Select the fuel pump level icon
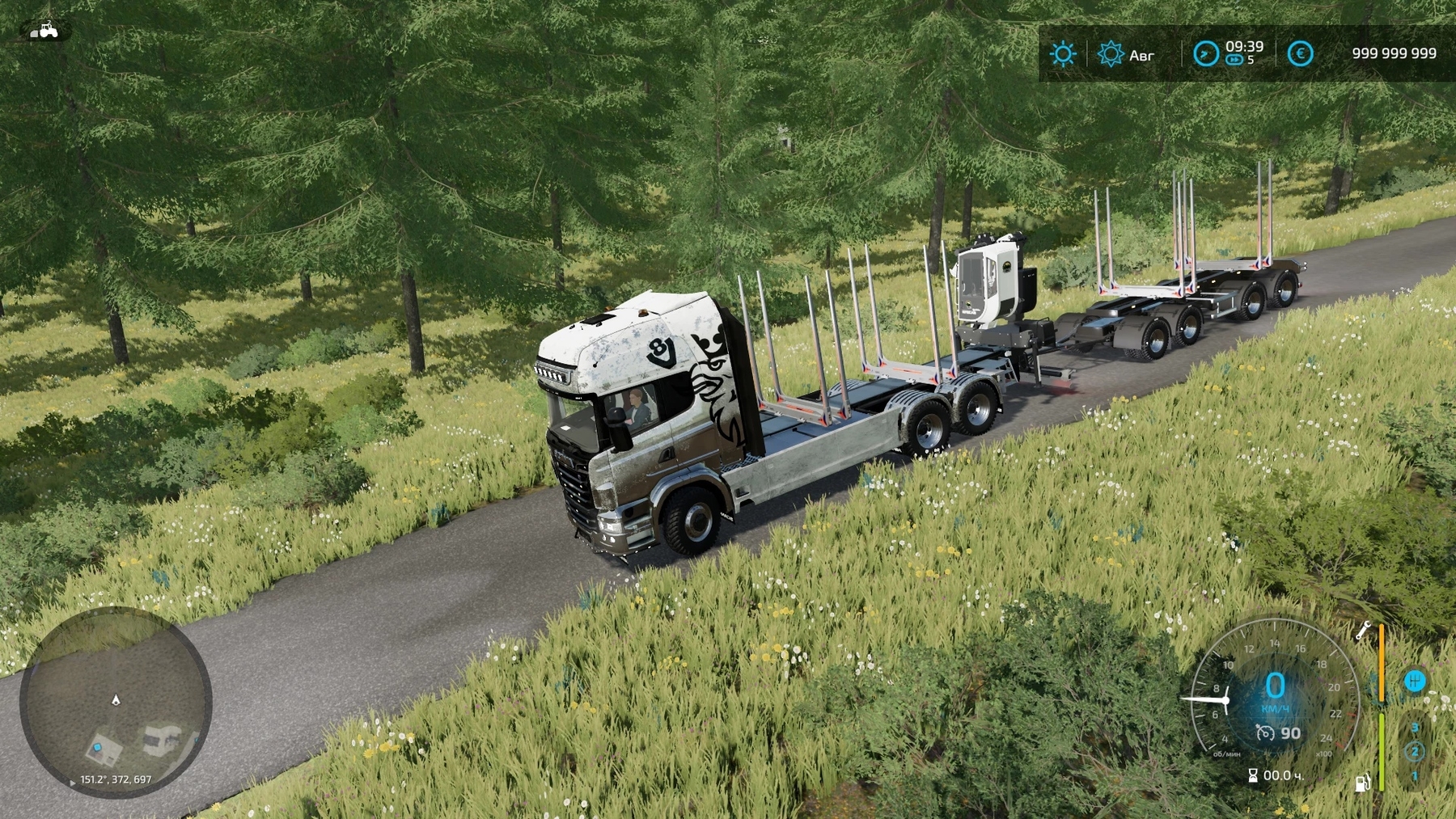 pos(1363,782)
